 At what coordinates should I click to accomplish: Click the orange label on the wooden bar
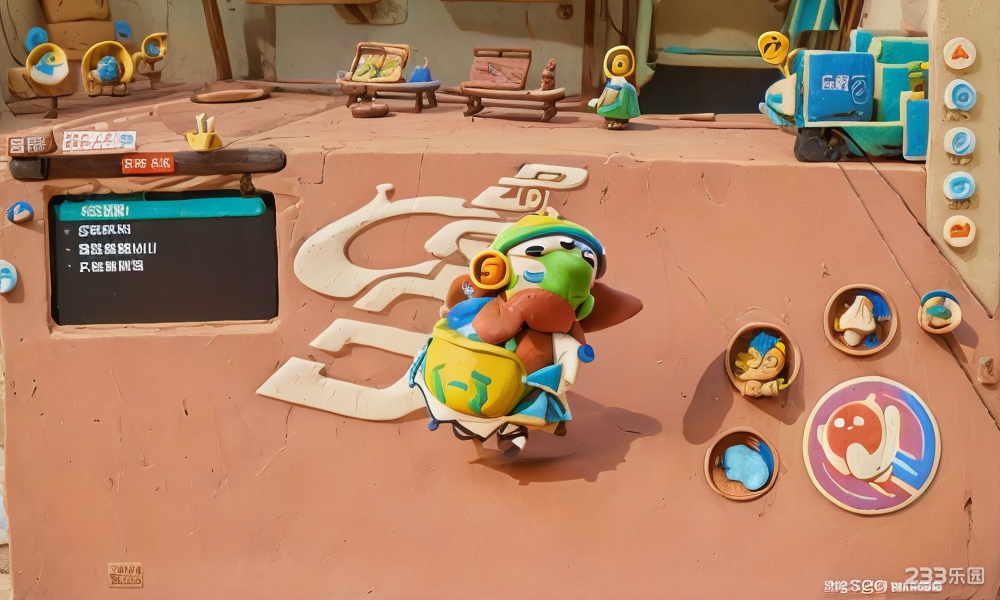tap(148, 164)
